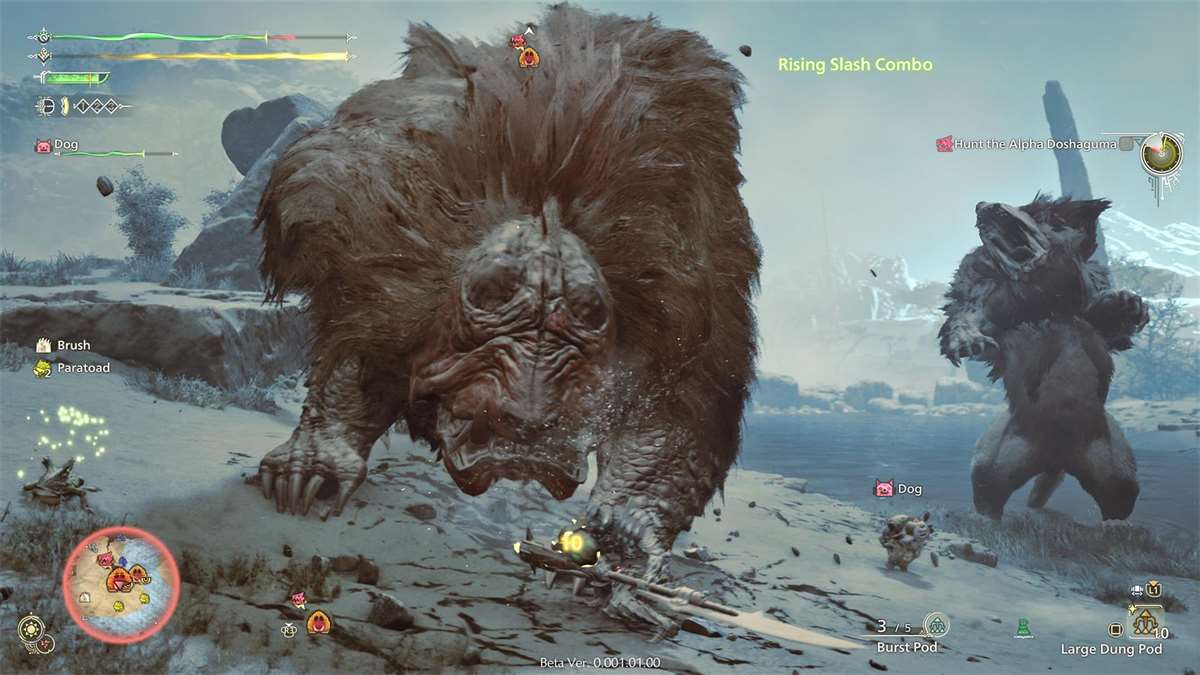
Task: Select the Large Dung Pod item slot
Action: point(1146,623)
